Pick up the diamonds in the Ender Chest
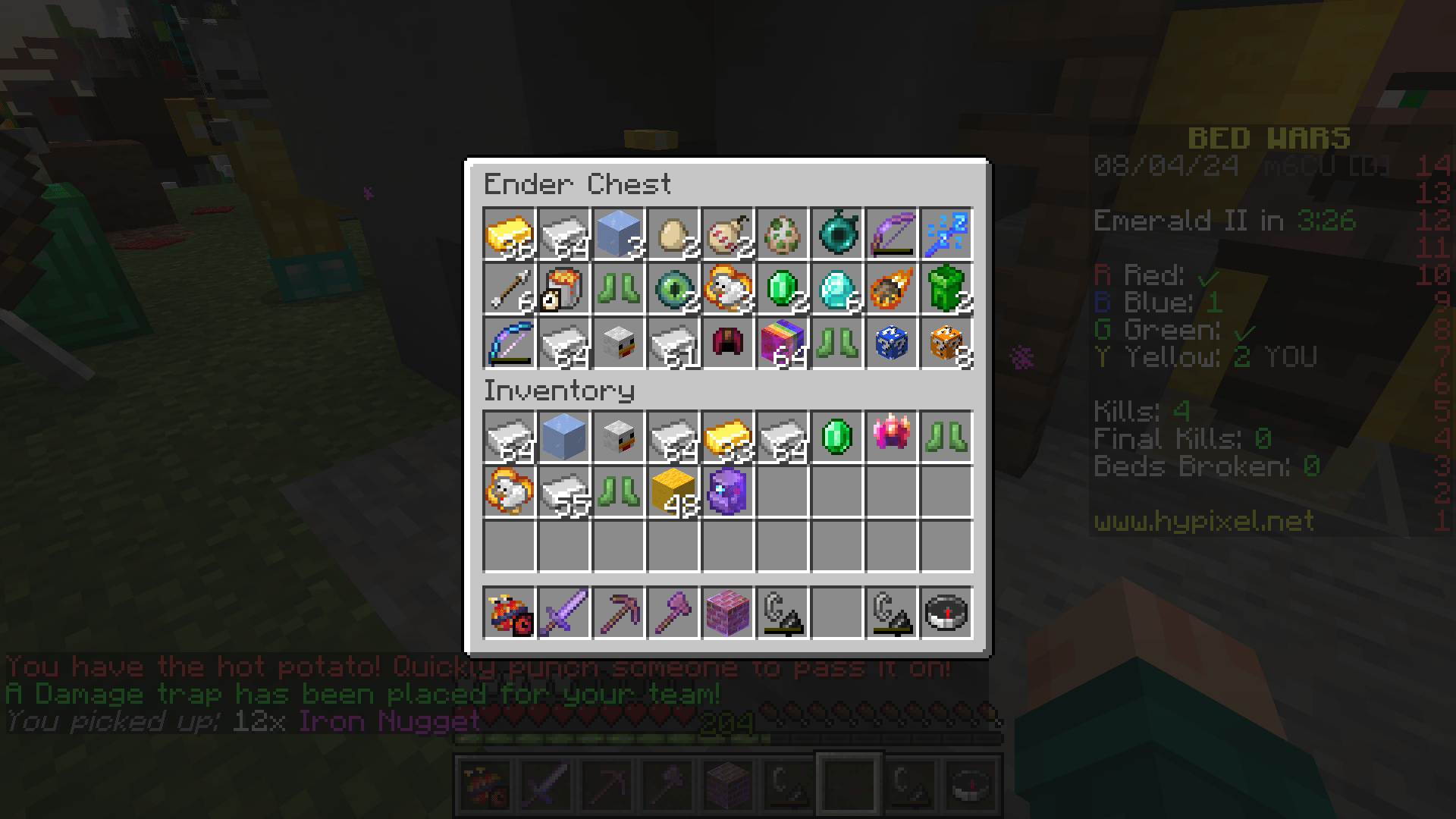This screenshot has height=819, width=1456. point(837,289)
